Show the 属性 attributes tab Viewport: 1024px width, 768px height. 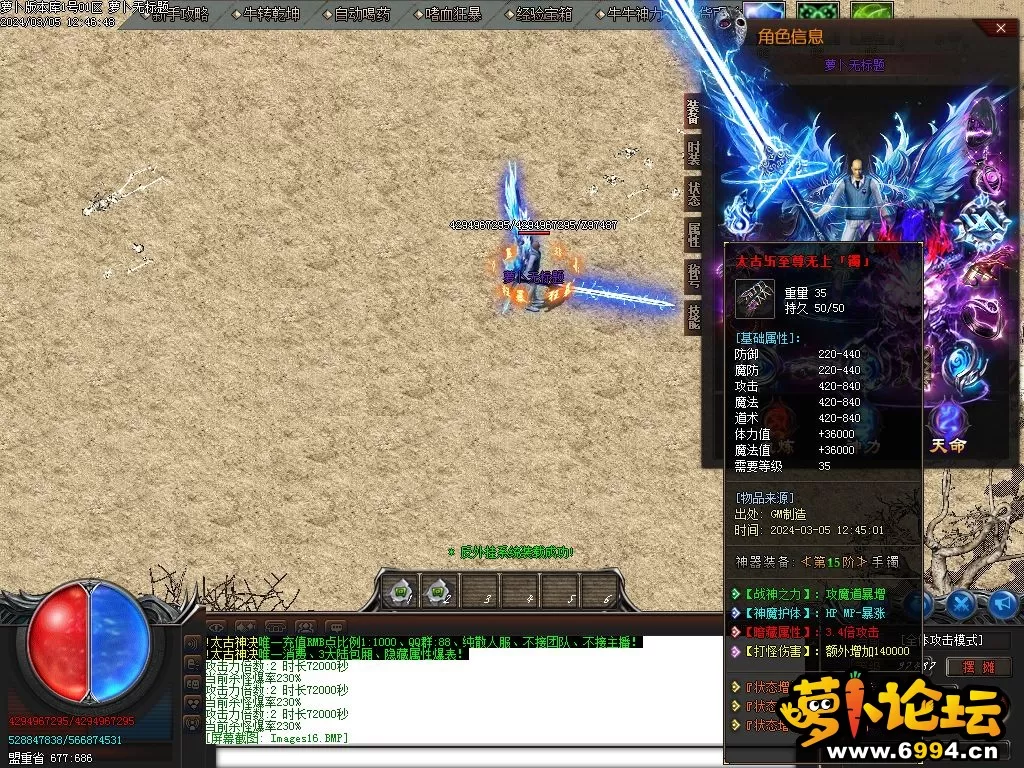tap(693, 235)
